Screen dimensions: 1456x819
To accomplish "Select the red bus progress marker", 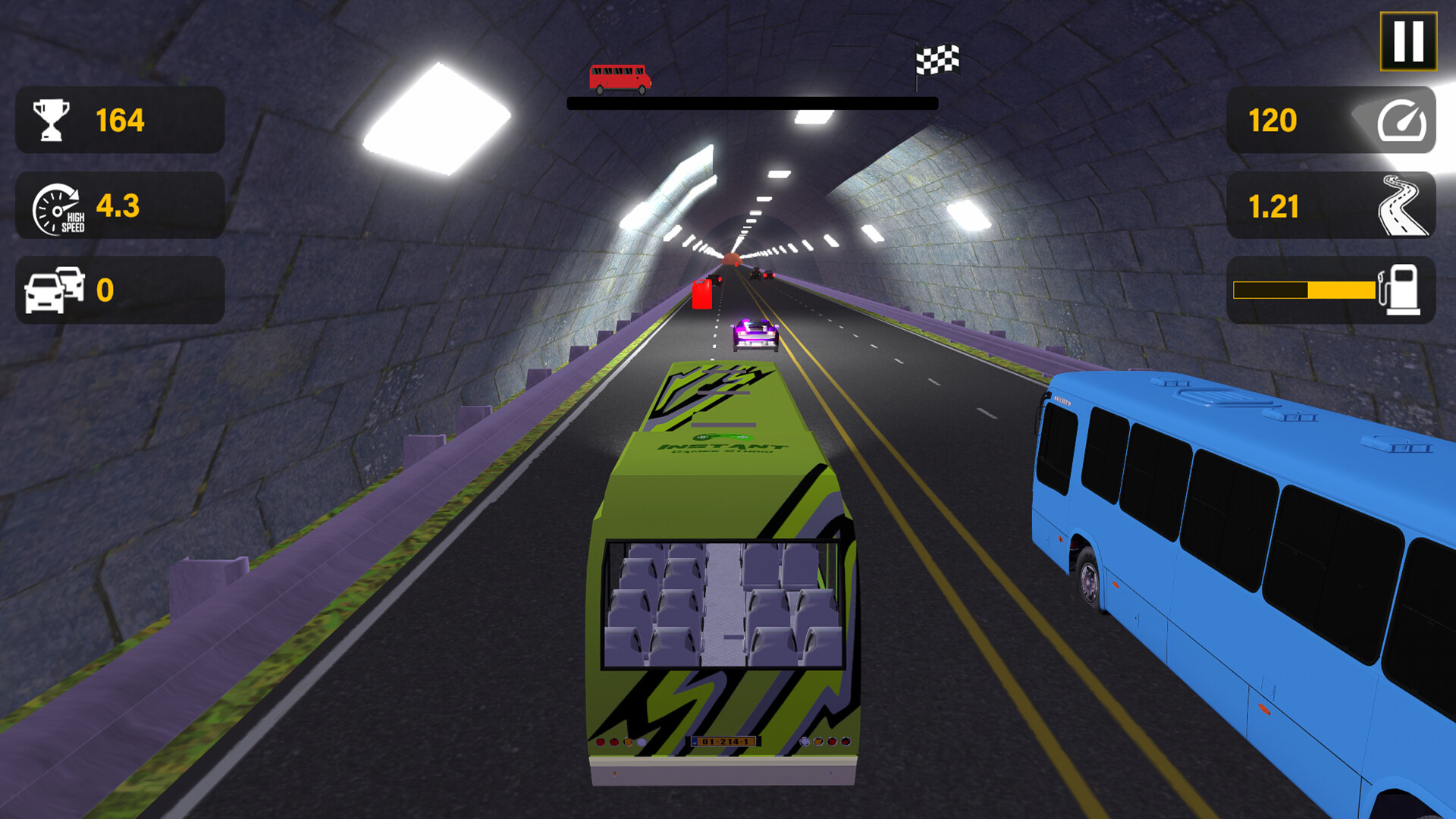I will (619, 77).
